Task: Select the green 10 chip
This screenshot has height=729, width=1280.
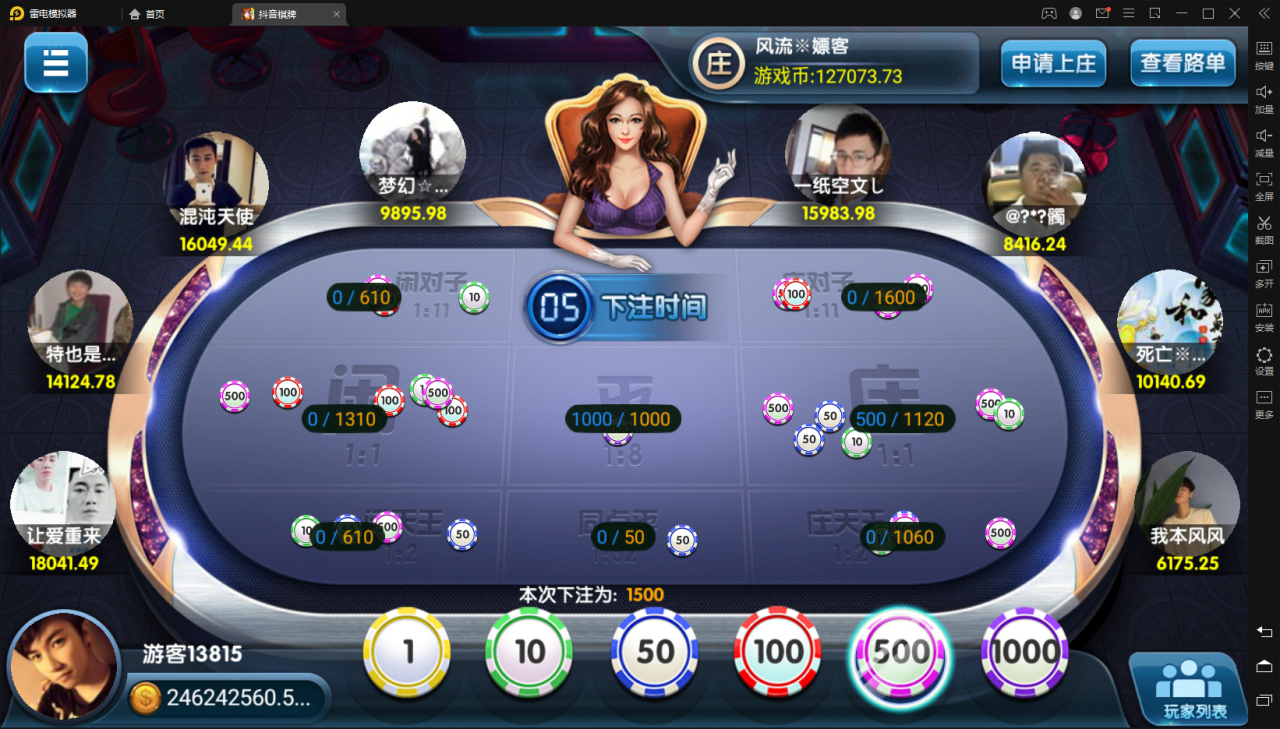Action: click(529, 652)
